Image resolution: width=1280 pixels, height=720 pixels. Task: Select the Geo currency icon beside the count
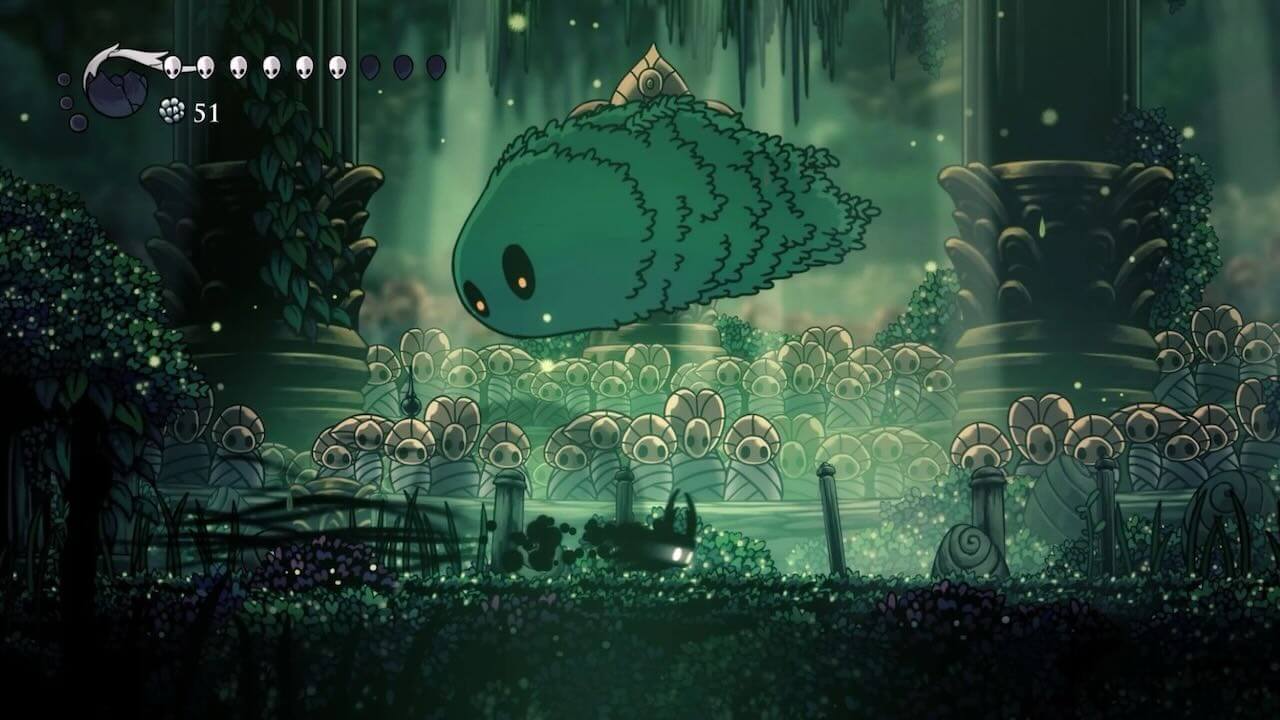[171, 108]
